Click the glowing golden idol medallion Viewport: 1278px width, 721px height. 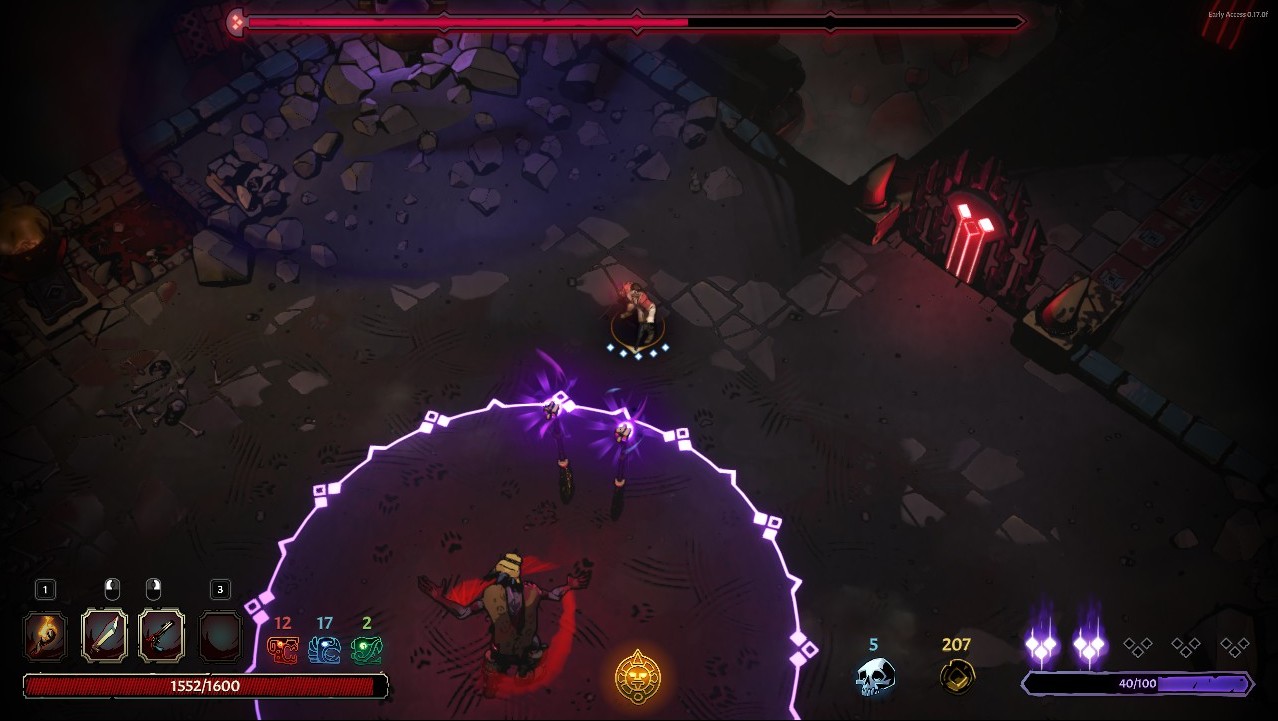click(x=637, y=677)
